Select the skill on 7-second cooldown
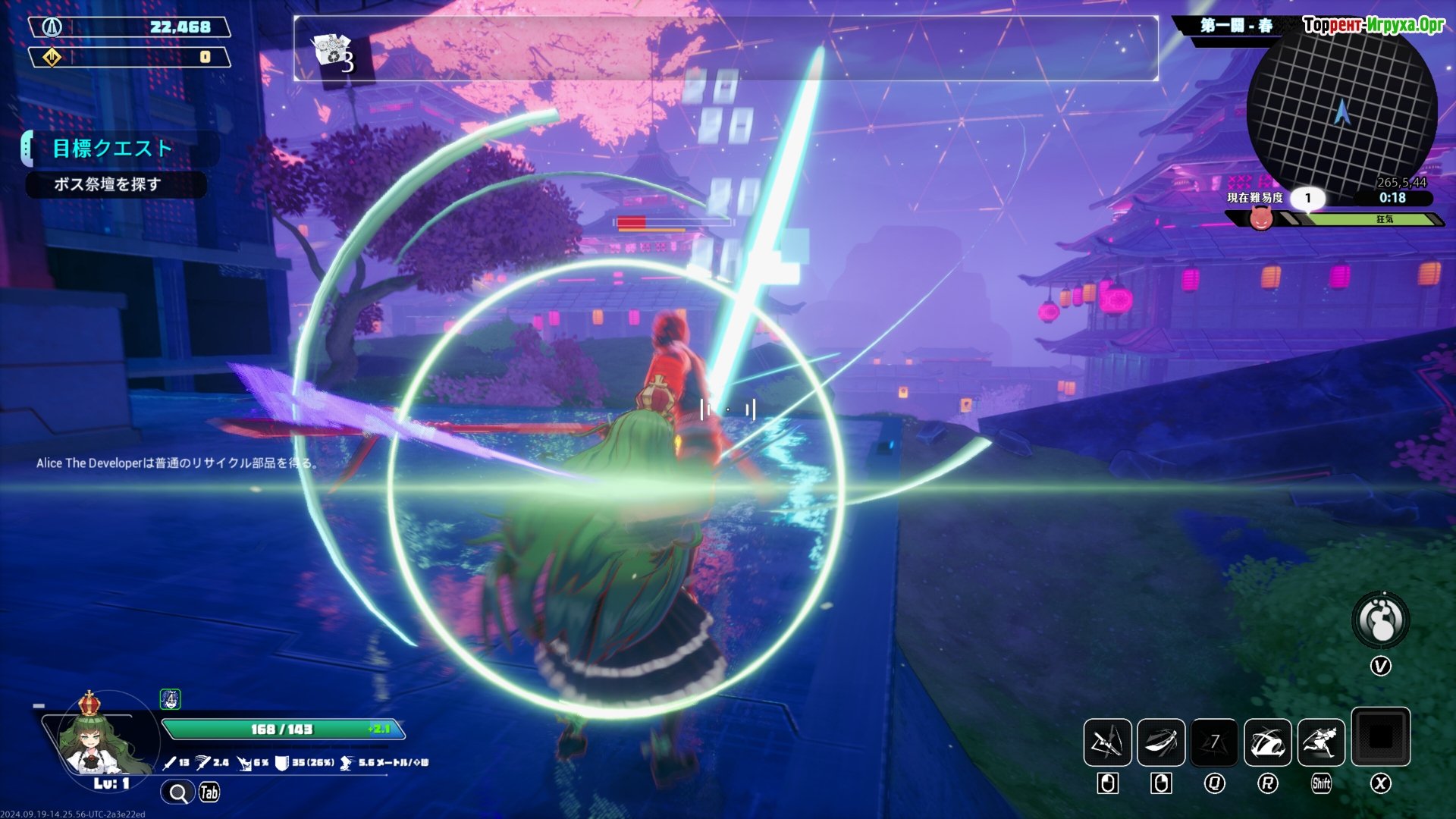1456x819 pixels. pos(1214,742)
